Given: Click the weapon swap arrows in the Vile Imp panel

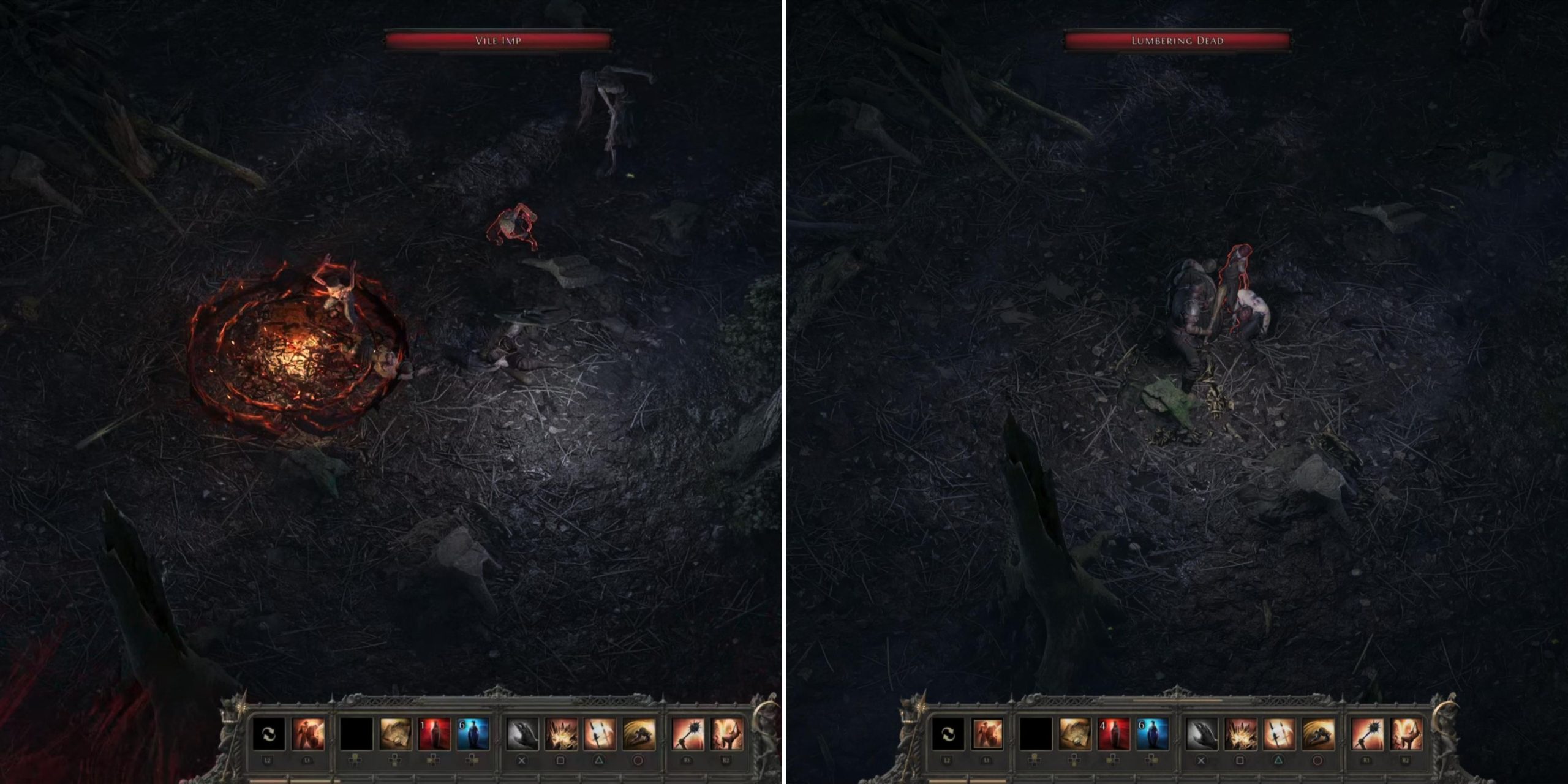Looking at the screenshot, I should 269,734.
